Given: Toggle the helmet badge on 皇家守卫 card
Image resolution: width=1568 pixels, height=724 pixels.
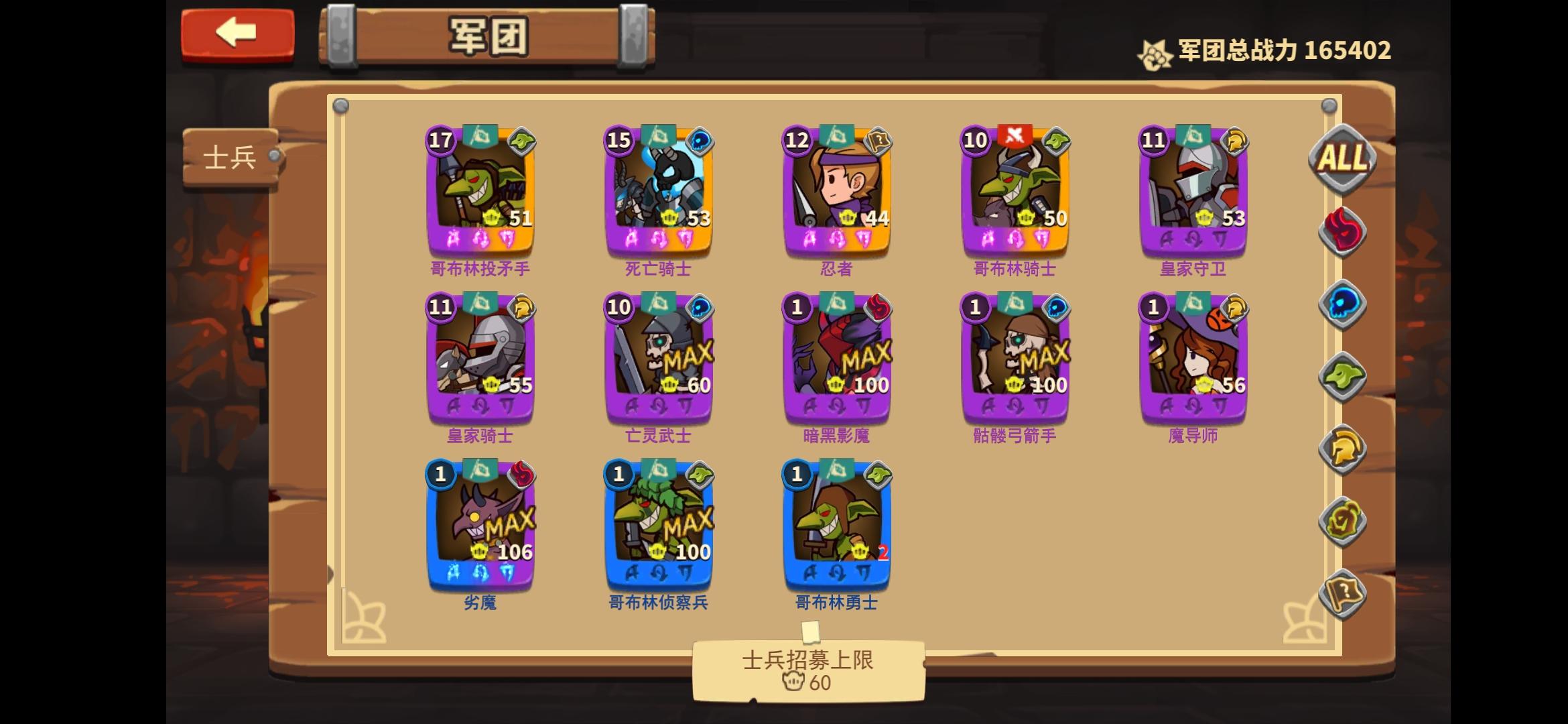Looking at the screenshot, I should coord(1236,142).
